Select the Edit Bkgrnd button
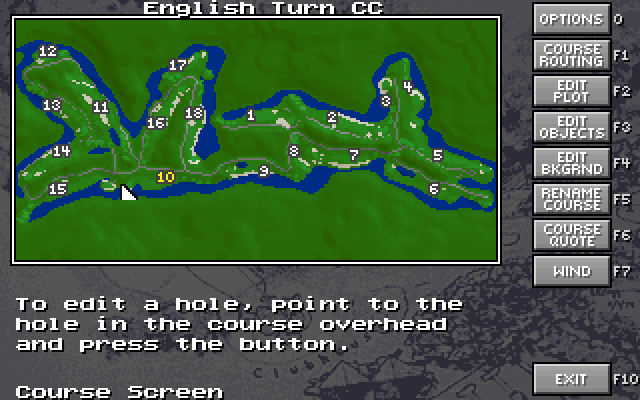Viewport: 640px width, 400px height. point(571,163)
